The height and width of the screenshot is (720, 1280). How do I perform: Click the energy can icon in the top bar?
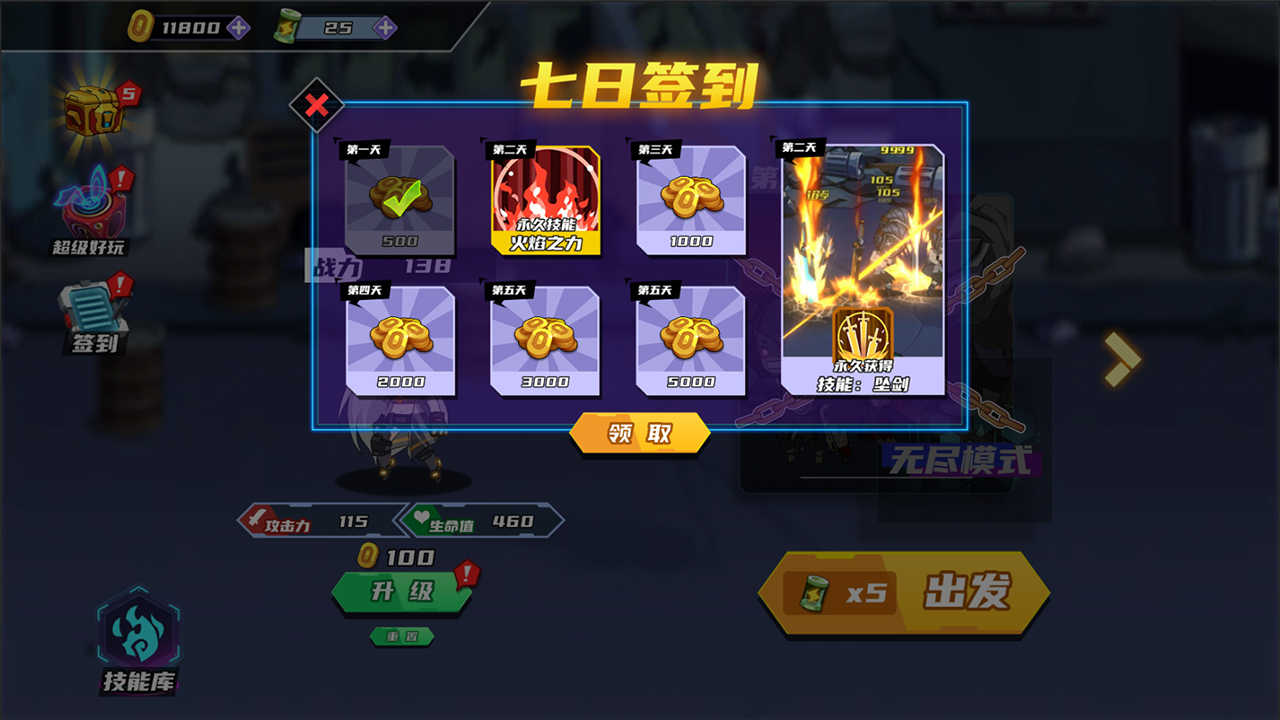pos(288,27)
